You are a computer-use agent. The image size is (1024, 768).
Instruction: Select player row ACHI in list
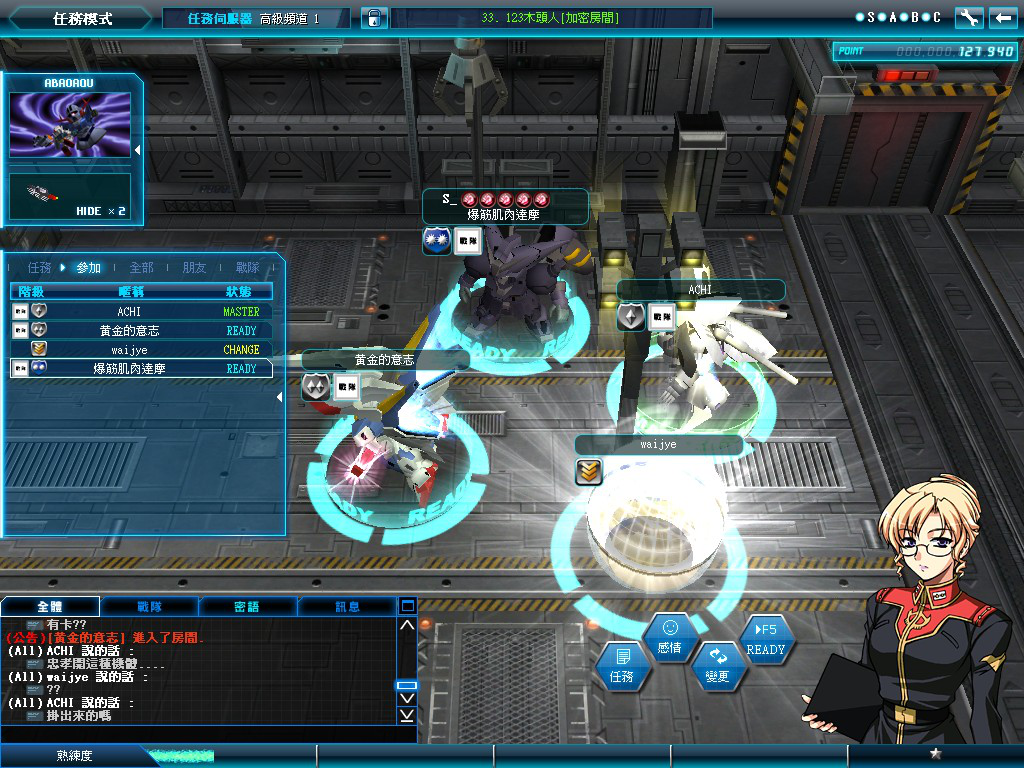click(x=130, y=312)
